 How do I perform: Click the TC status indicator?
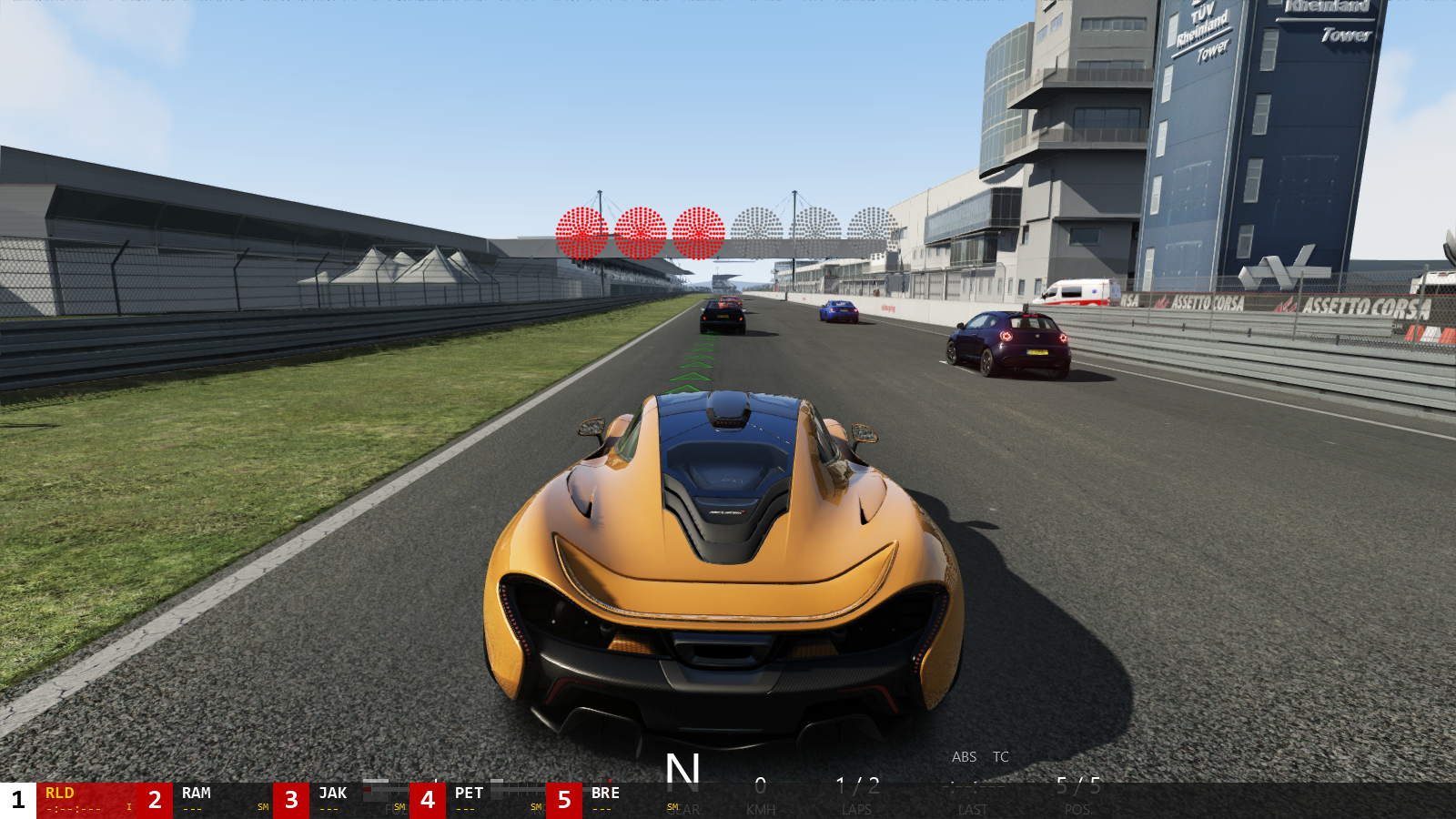[1000, 756]
